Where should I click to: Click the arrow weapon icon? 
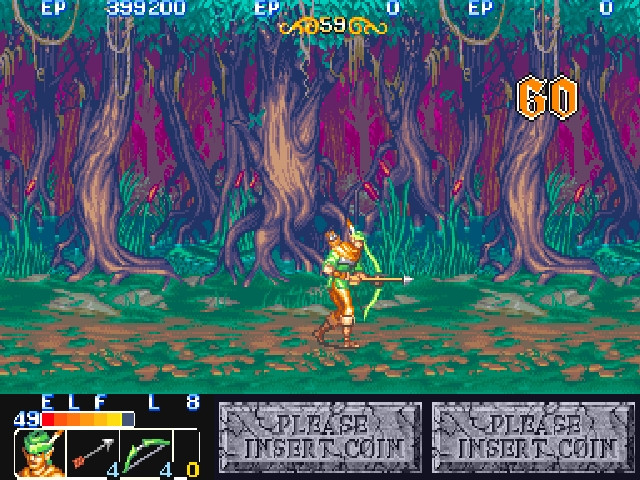(x=91, y=452)
